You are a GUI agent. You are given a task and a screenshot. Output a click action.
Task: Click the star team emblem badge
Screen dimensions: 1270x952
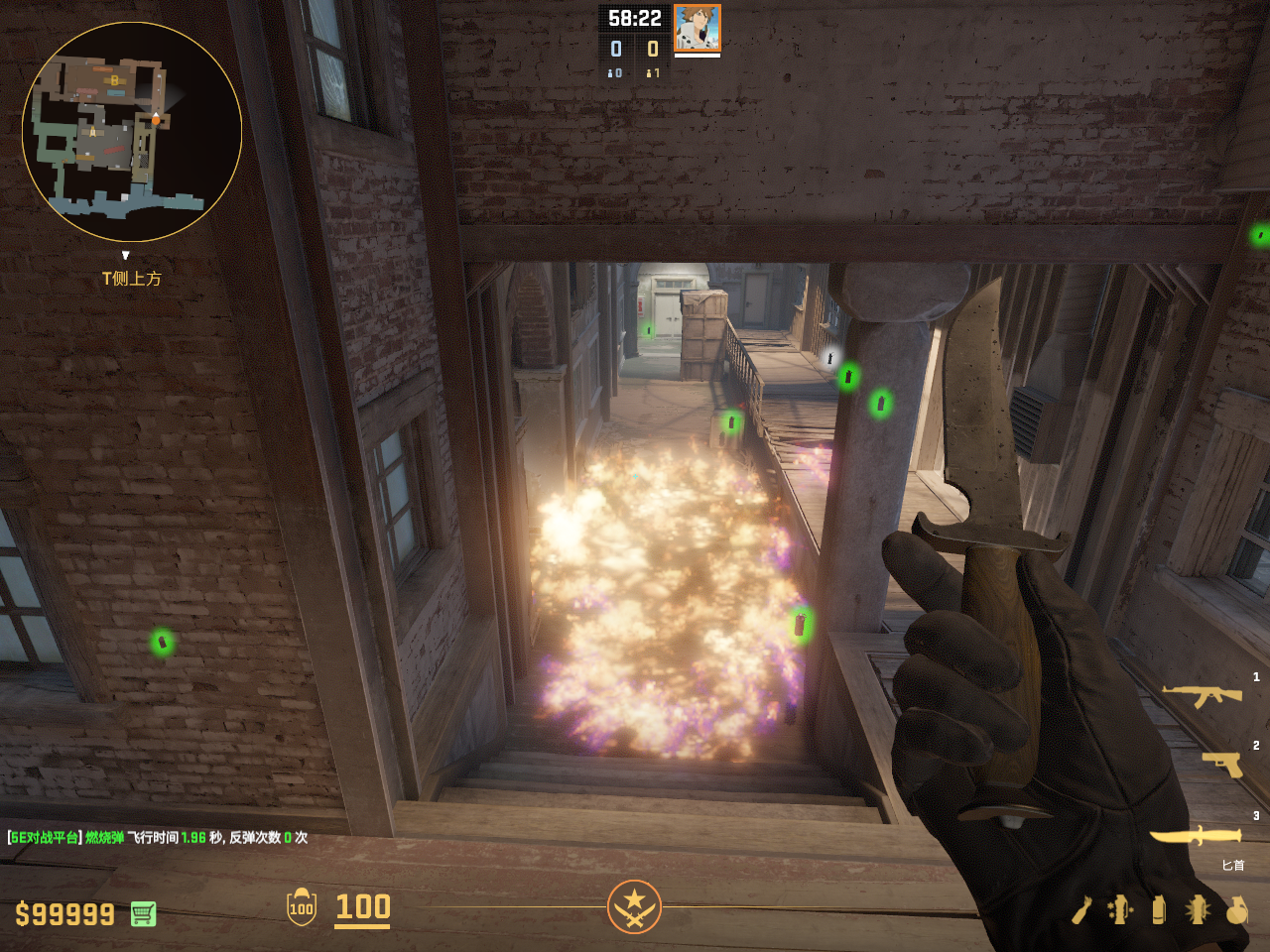[634, 906]
